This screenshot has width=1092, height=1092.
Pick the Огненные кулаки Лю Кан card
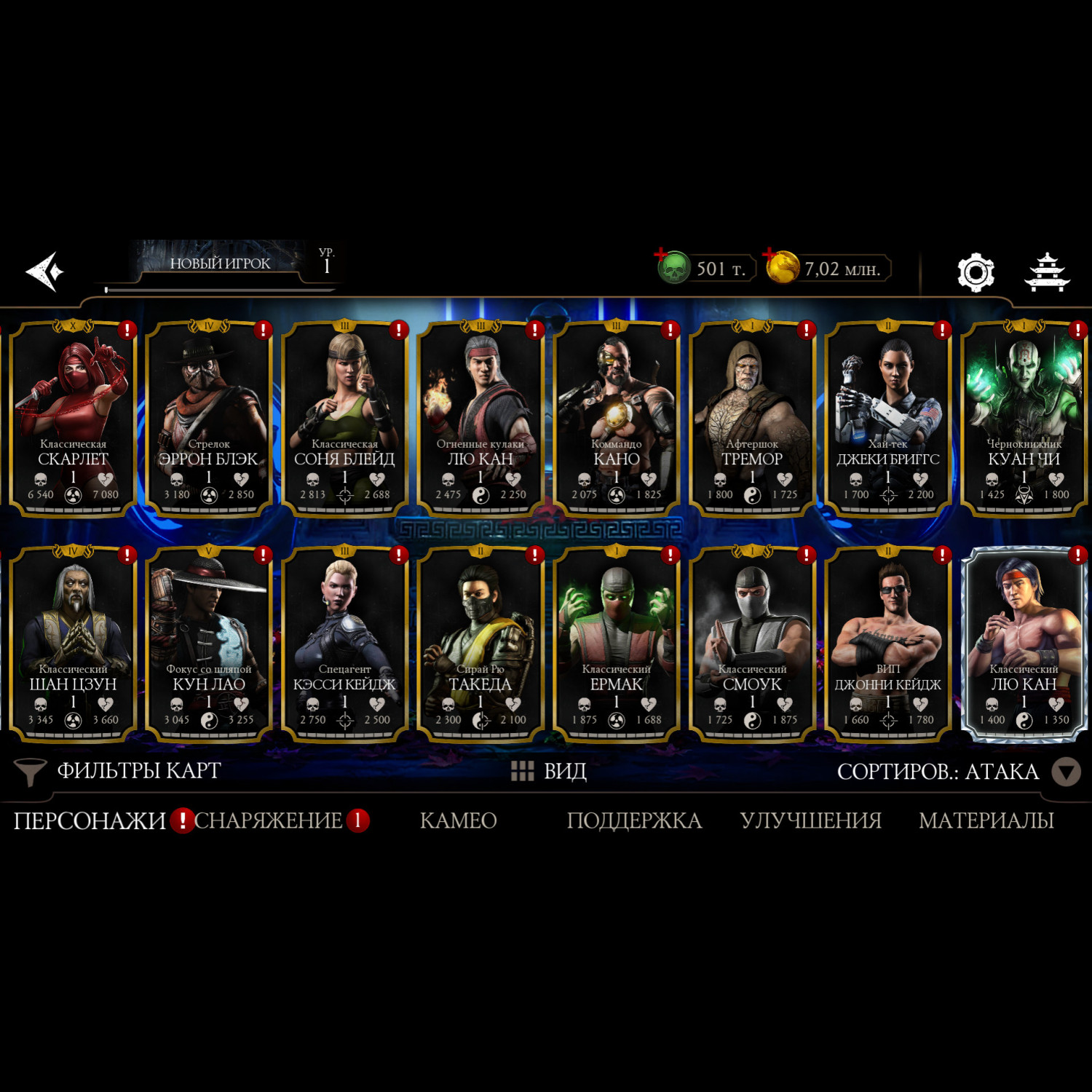pyautogui.click(x=480, y=419)
